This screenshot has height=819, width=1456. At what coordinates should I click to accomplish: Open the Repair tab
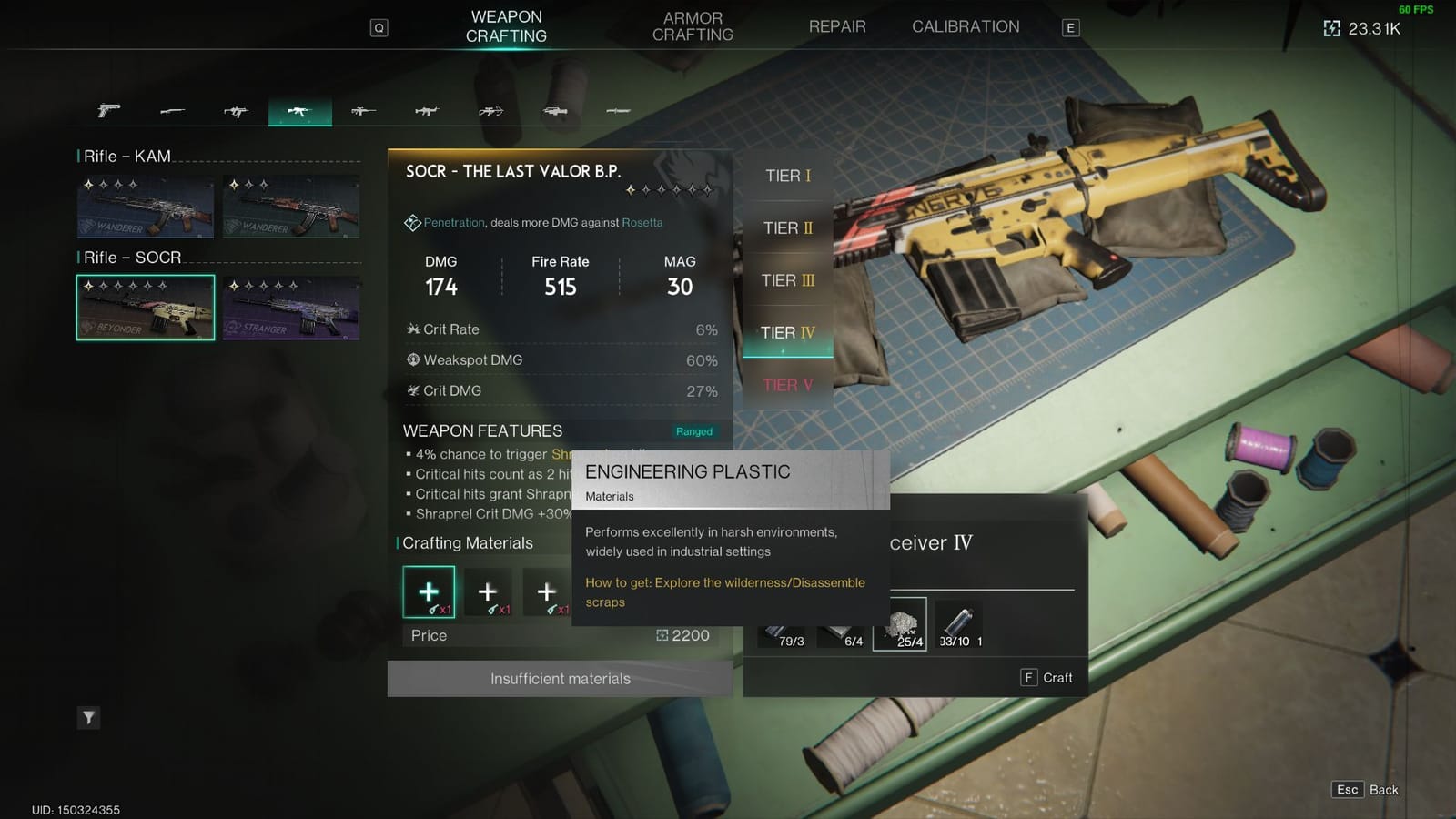click(837, 27)
